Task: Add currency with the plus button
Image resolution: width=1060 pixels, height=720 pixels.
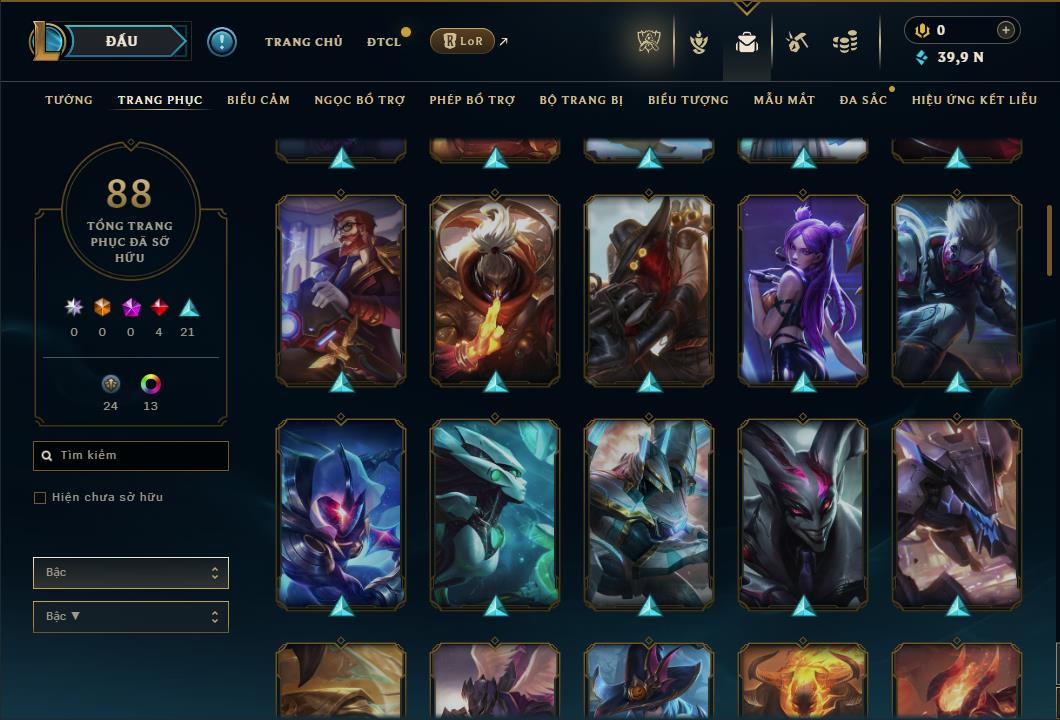Action: (1006, 30)
